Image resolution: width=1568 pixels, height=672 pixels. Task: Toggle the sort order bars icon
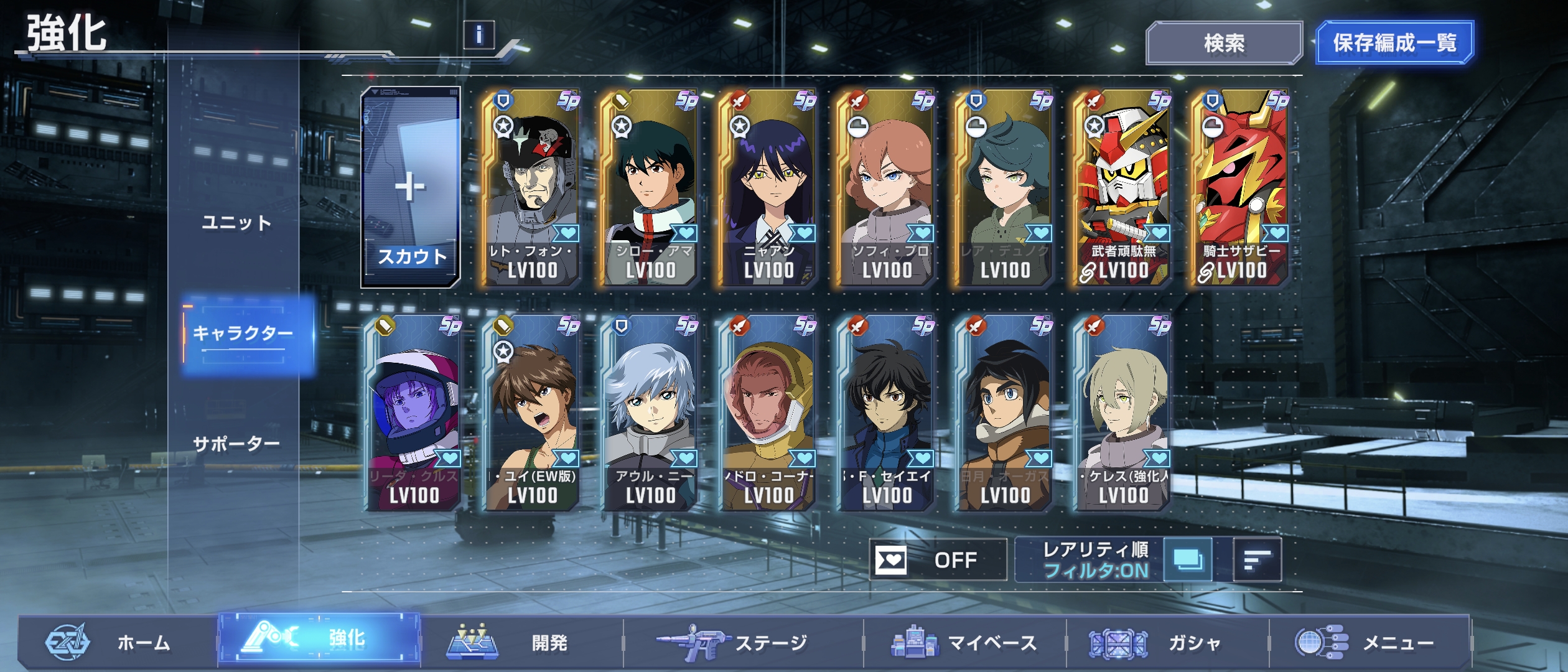1257,560
